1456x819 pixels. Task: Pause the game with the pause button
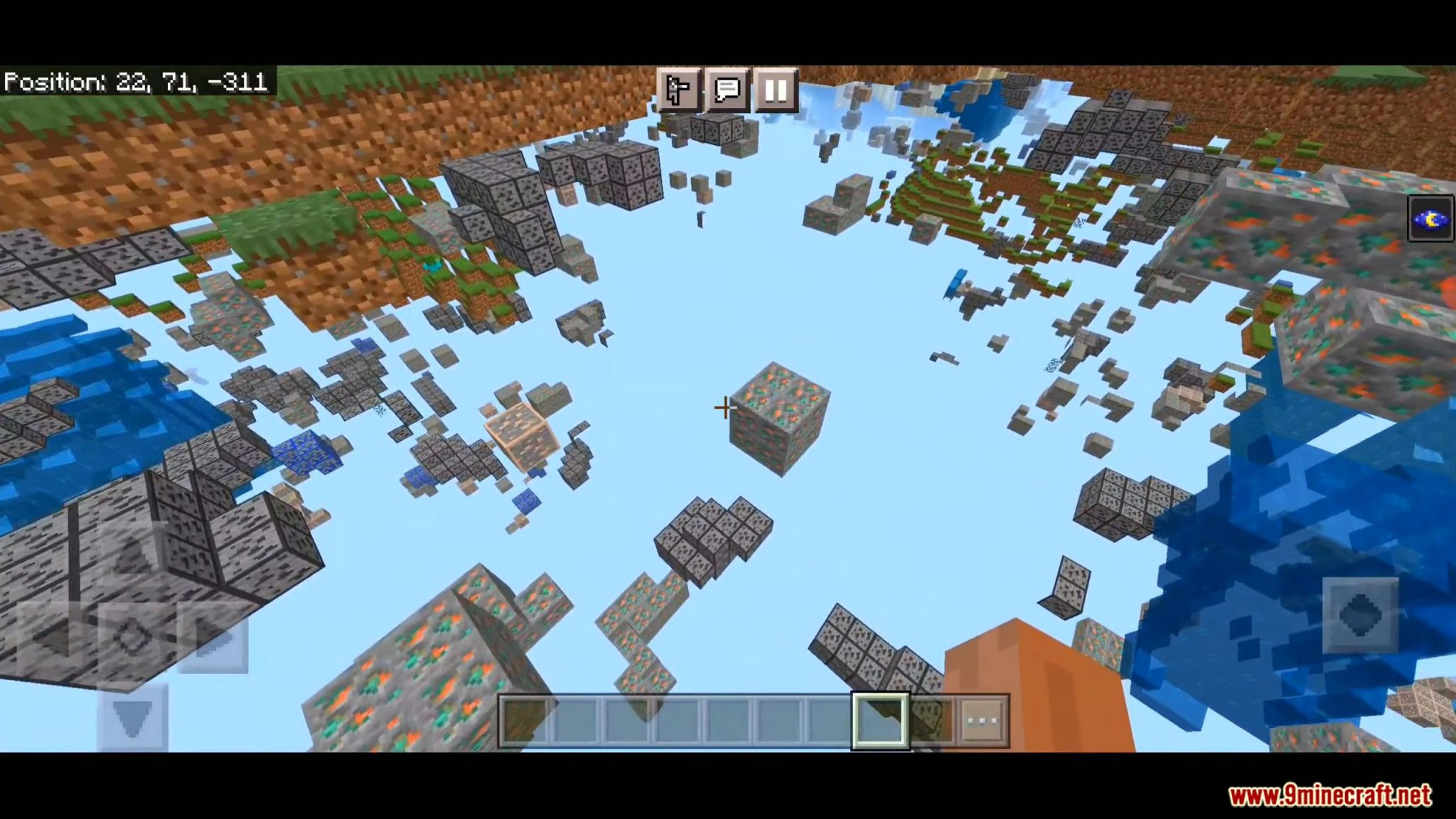pyautogui.click(x=775, y=90)
